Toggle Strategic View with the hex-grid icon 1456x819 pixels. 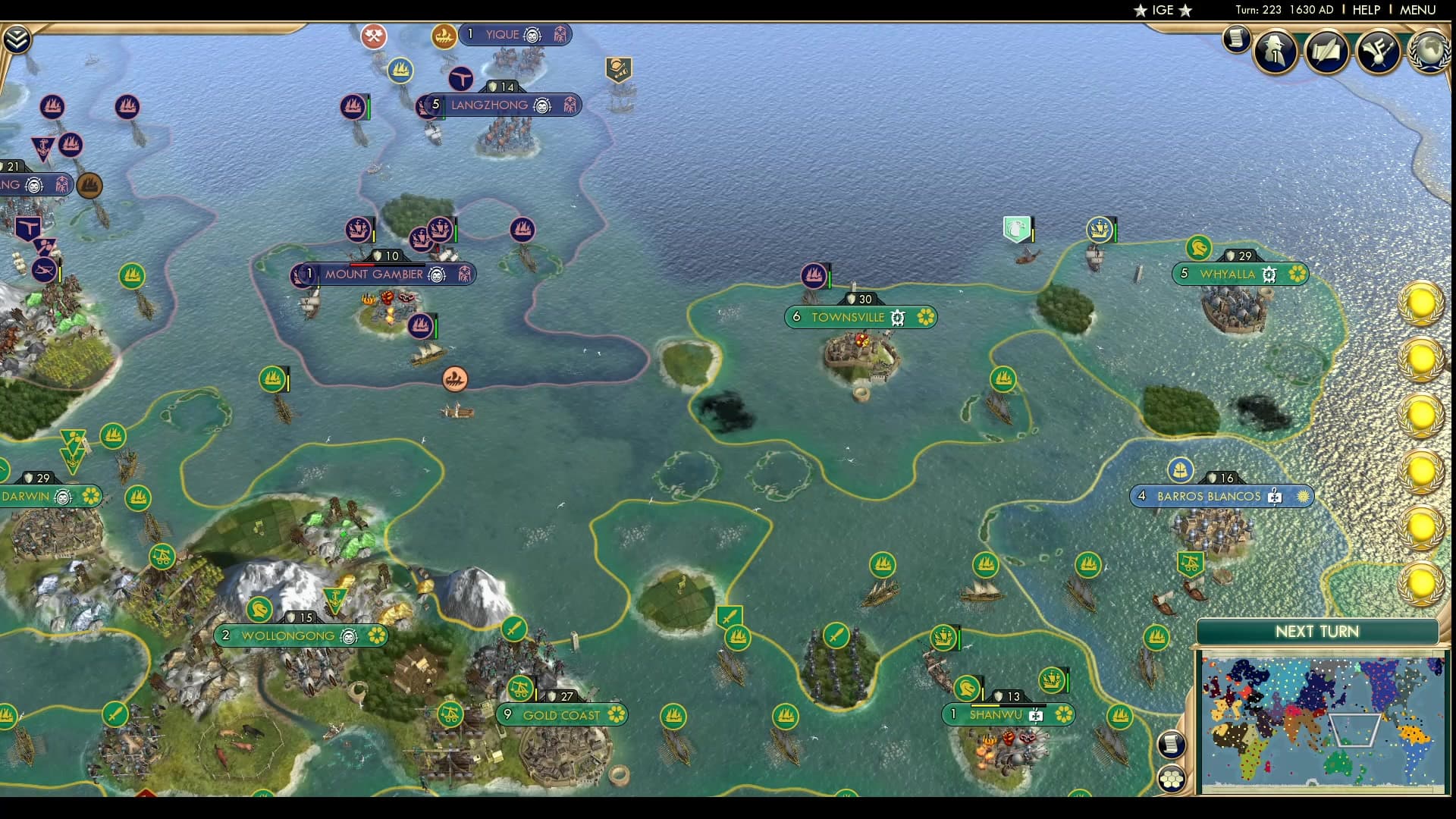[1172, 778]
